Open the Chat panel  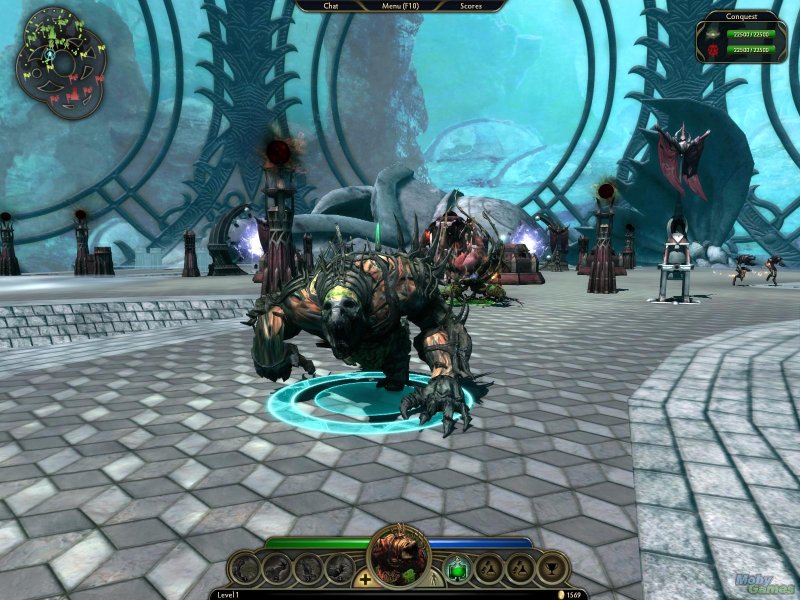331,6
